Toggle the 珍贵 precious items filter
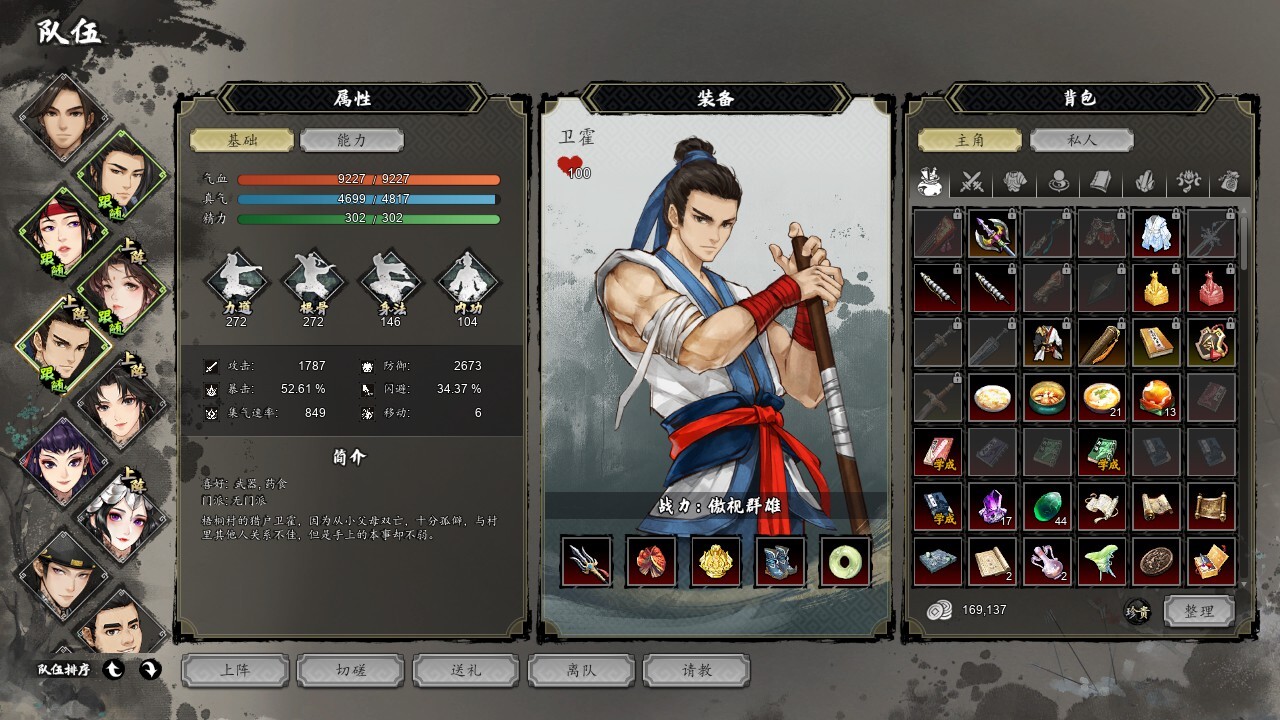The image size is (1280, 720). [1136, 612]
